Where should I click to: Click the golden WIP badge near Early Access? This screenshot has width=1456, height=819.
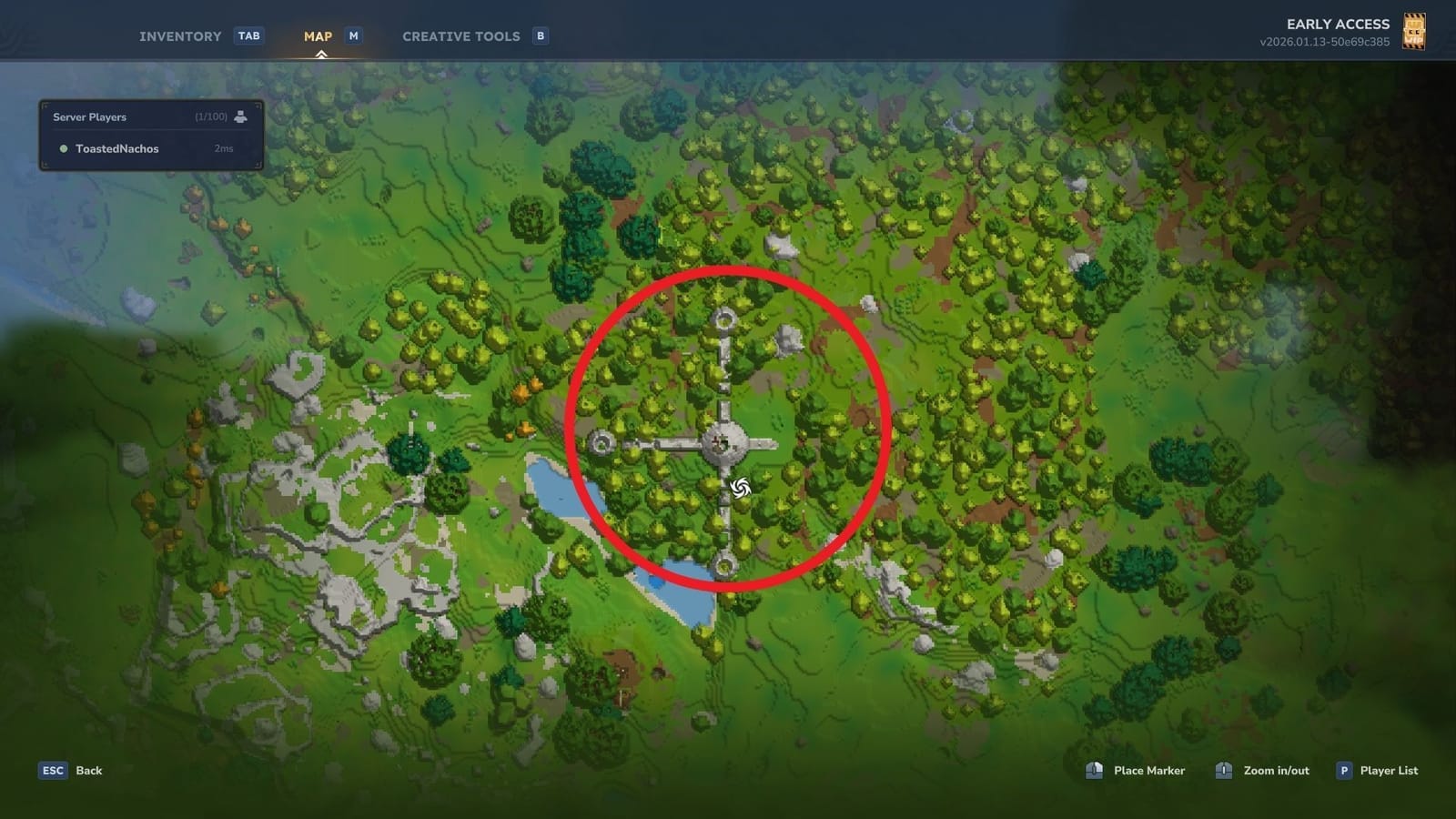[x=1417, y=31]
